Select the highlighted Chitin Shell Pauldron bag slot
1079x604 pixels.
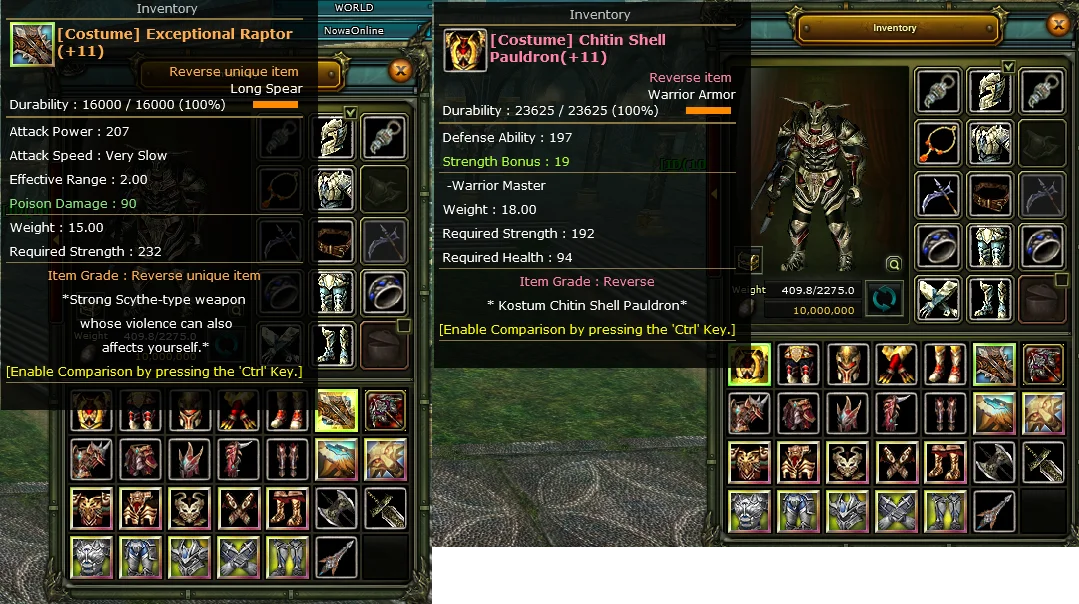749,364
